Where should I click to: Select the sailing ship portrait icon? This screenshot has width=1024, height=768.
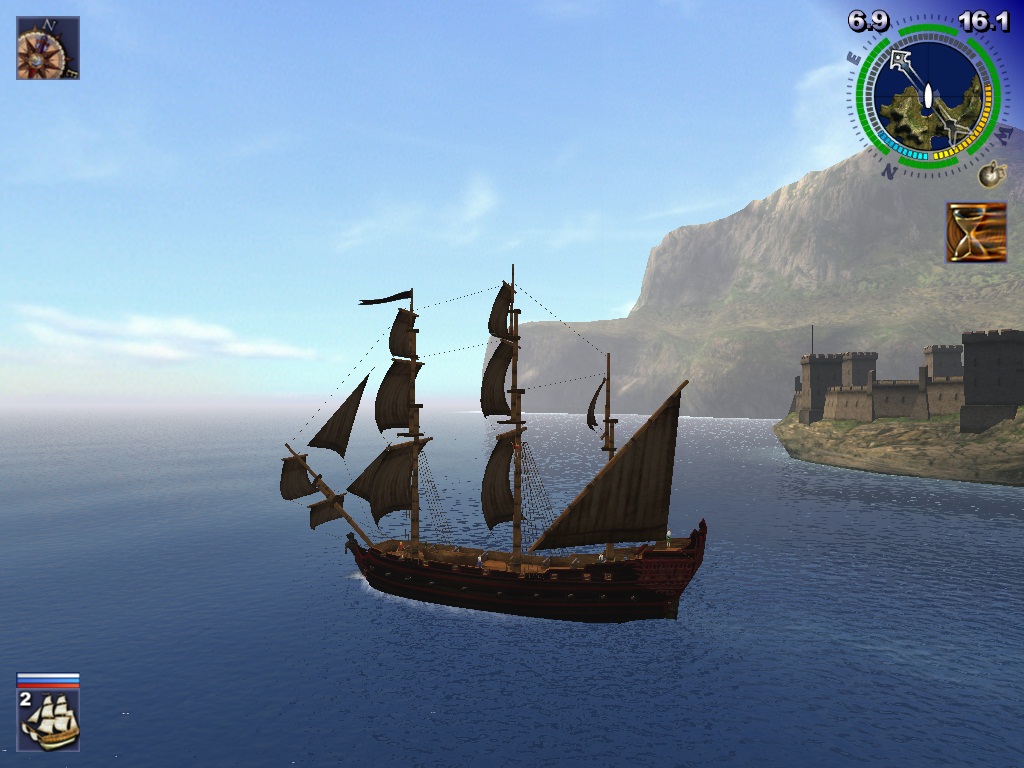click(49, 719)
